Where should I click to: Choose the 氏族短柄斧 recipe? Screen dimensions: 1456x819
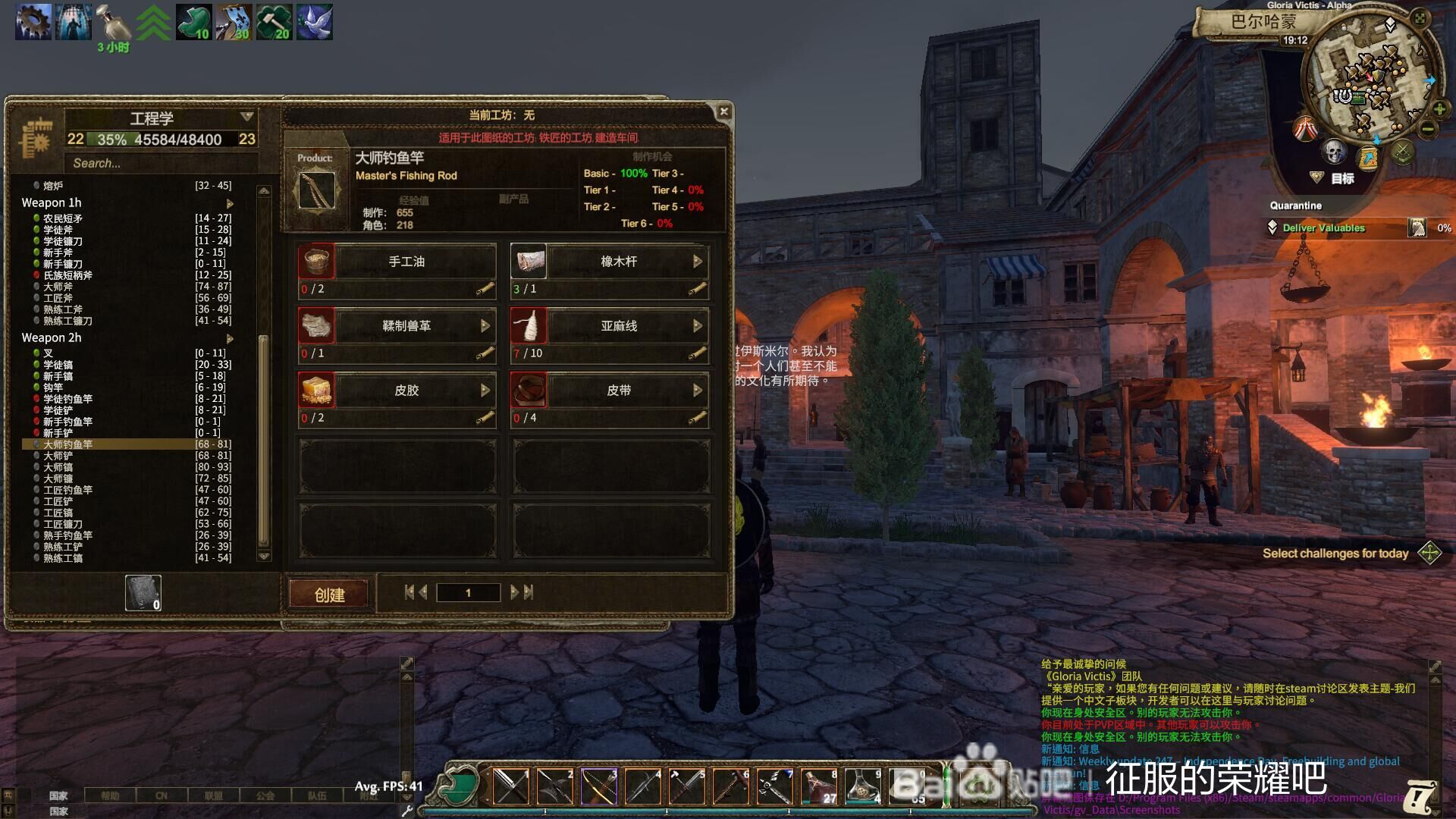pyautogui.click(x=67, y=275)
